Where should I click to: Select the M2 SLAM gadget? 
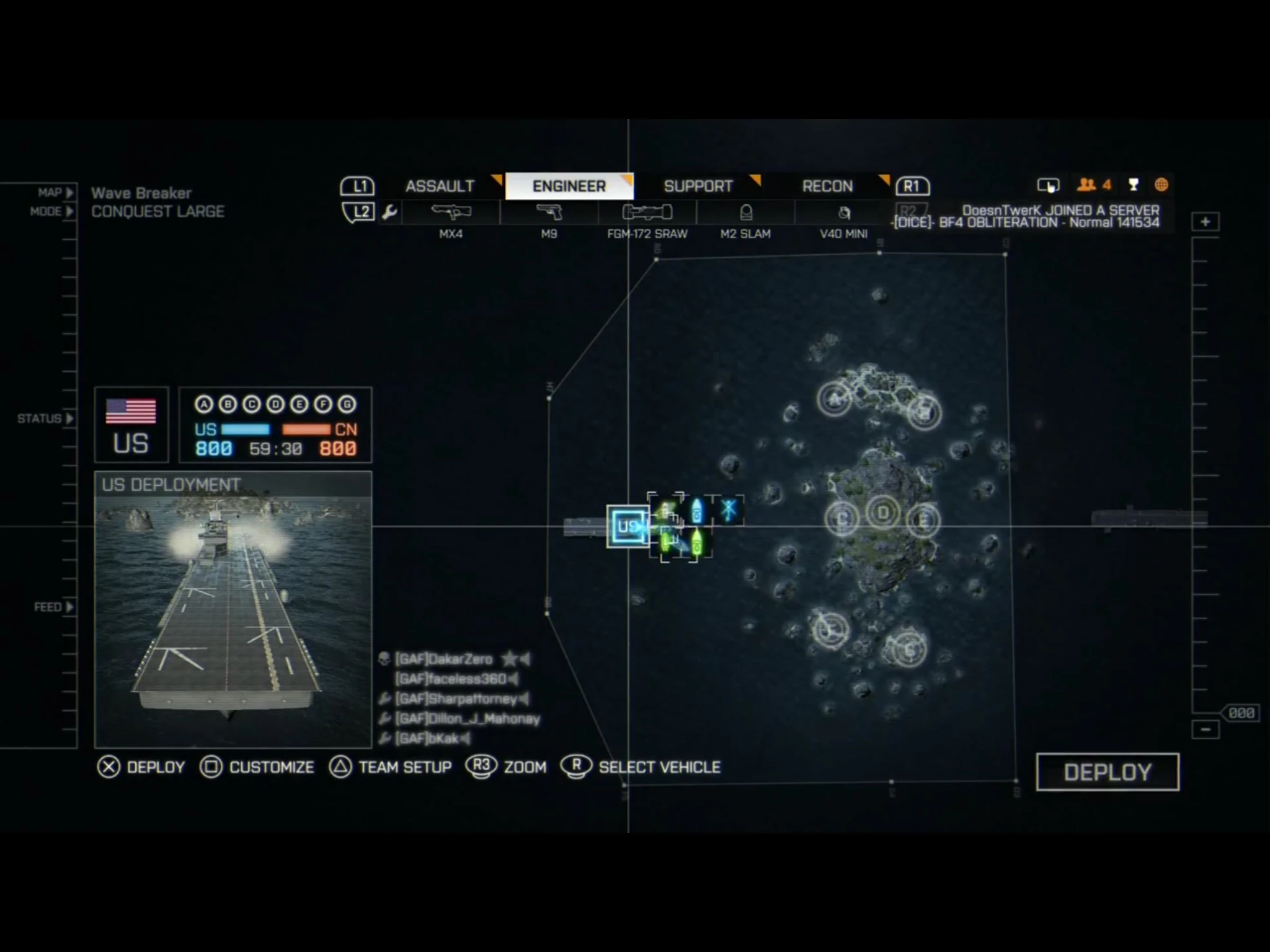tap(746, 213)
